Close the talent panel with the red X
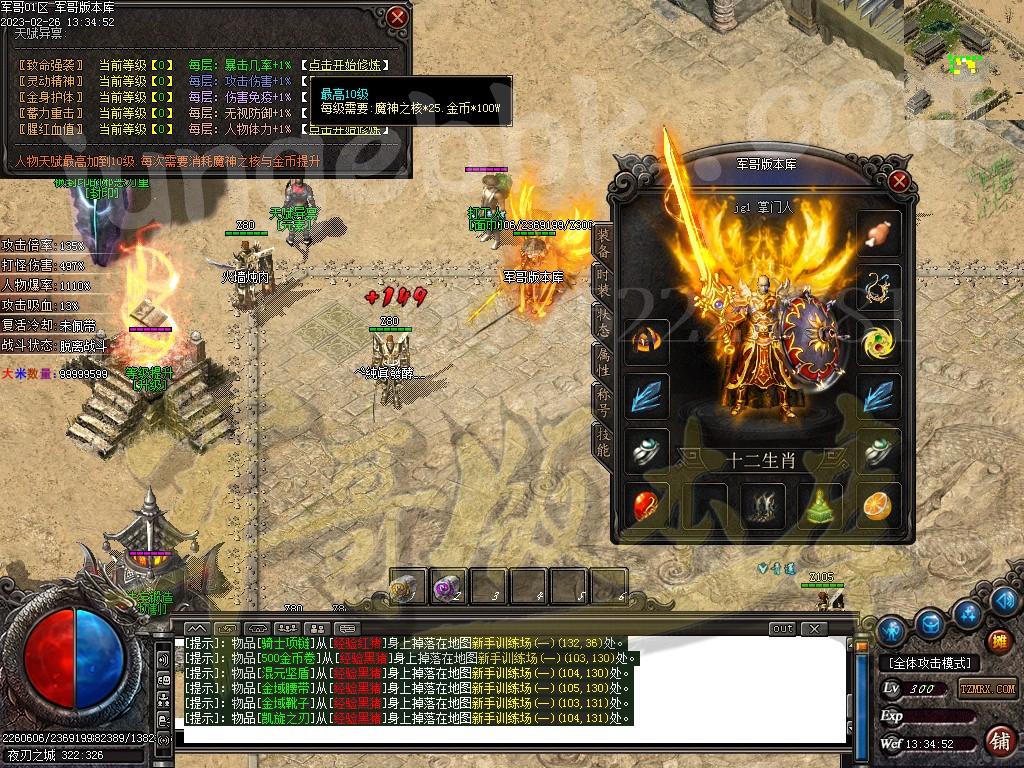 pyautogui.click(x=398, y=17)
